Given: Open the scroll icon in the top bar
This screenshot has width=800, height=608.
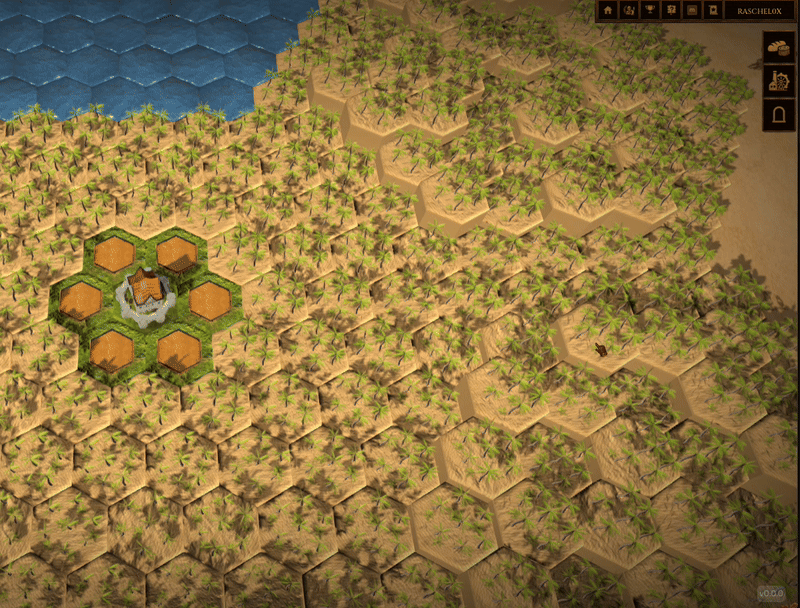Looking at the screenshot, I should (714, 10).
